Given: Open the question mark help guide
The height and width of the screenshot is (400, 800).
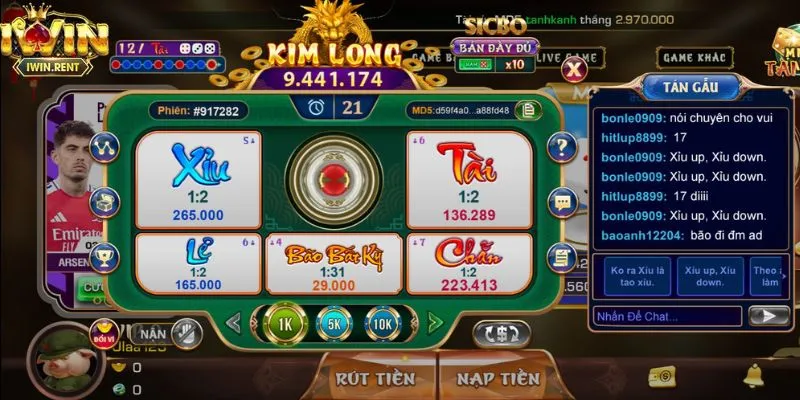Looking at the screenshot, I should [x=563, y=147].
